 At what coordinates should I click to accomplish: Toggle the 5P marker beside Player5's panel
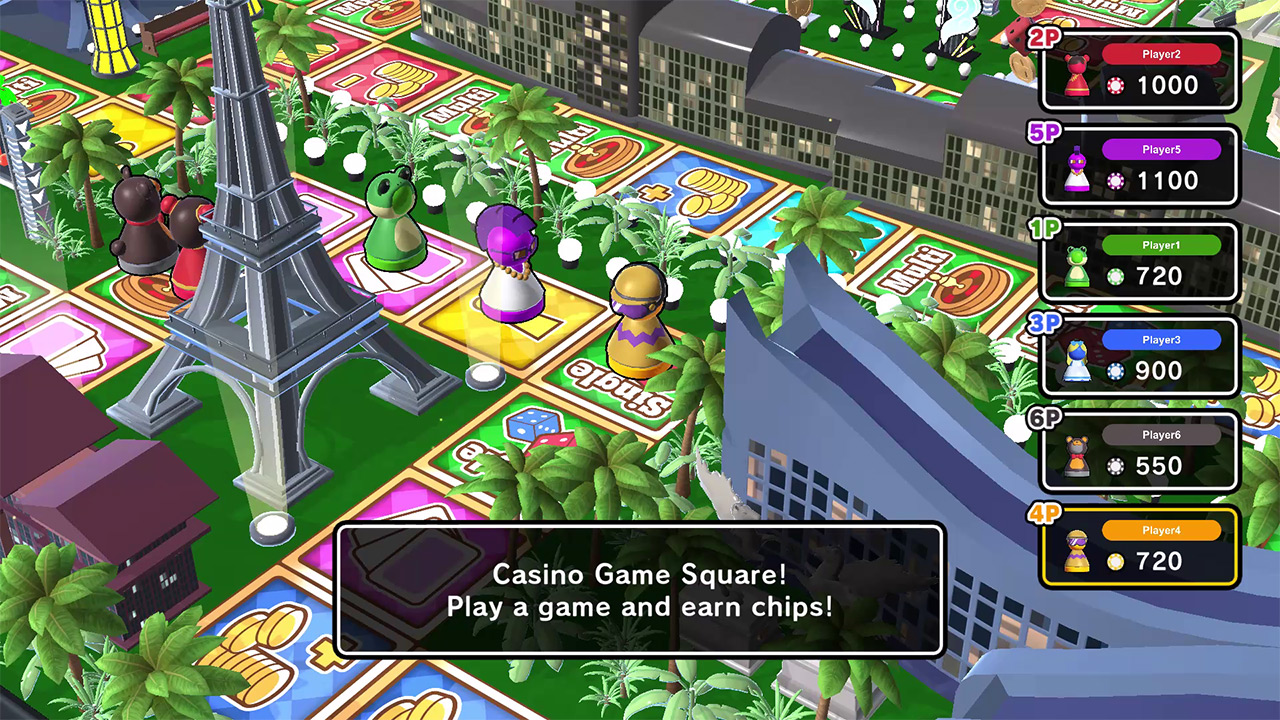point(1042,135)
